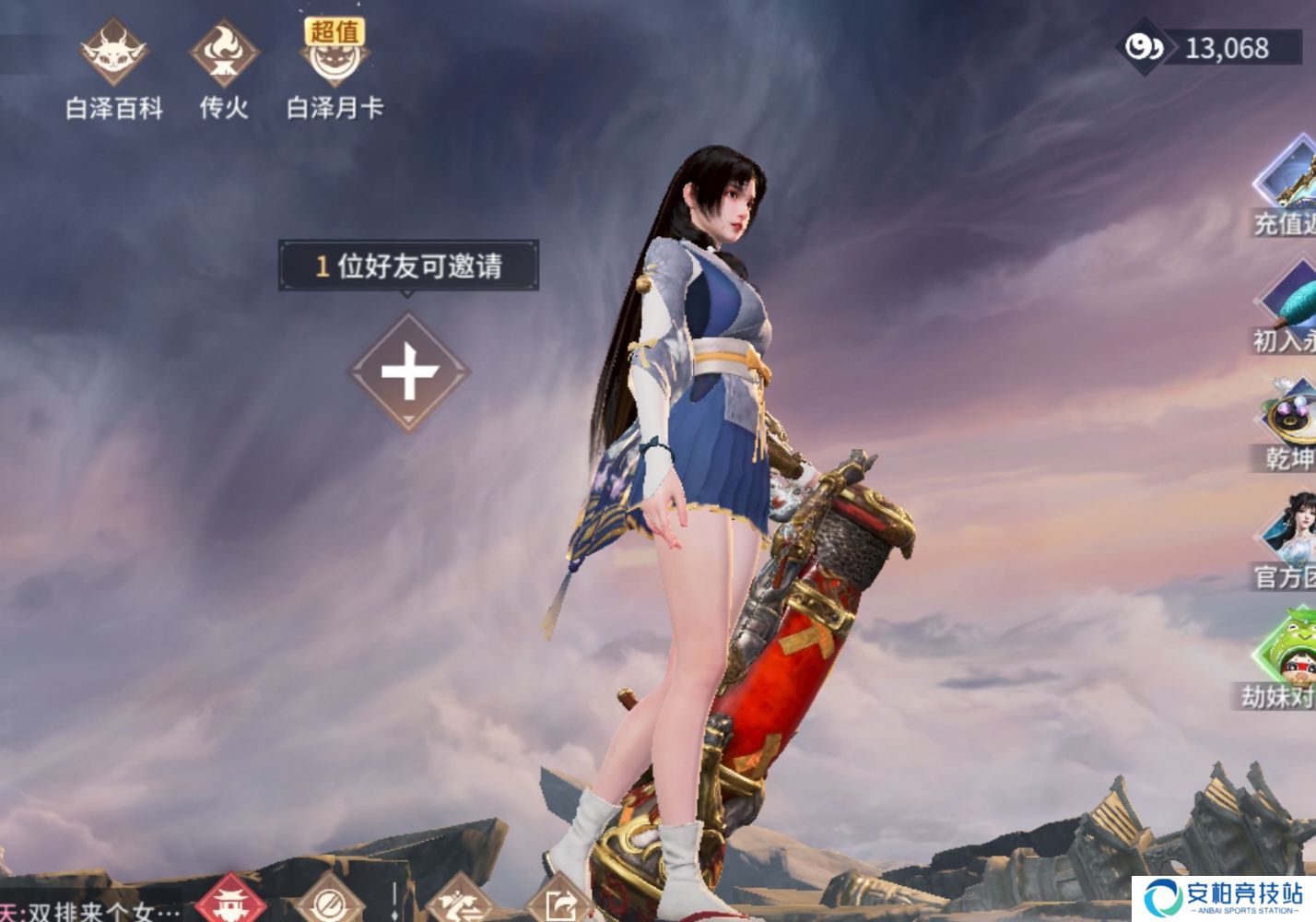Select the dragon mount icon in bottom bar

[x=459, y=908]
